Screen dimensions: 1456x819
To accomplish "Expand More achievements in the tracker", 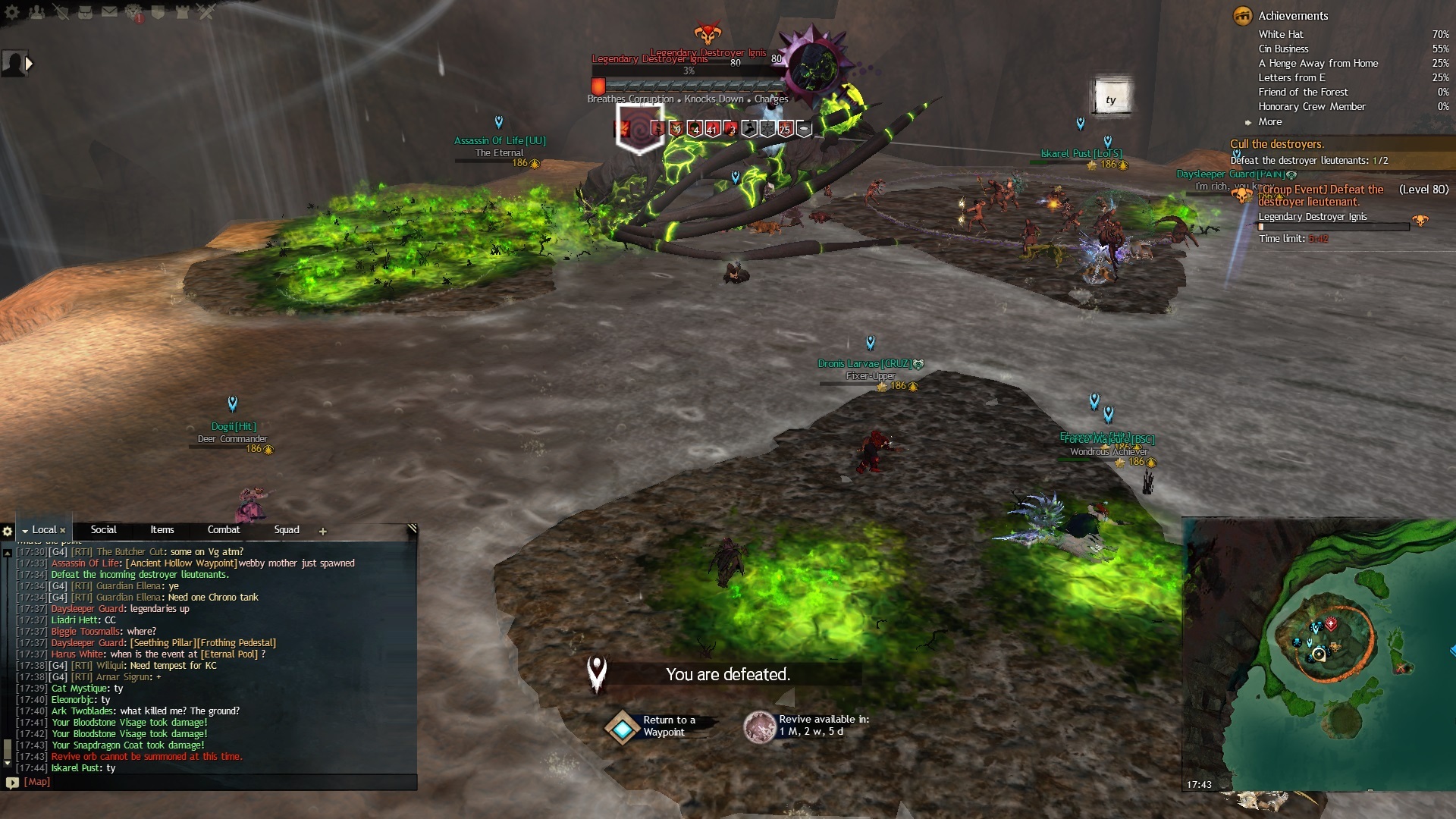I will [x=1269, y=122].
